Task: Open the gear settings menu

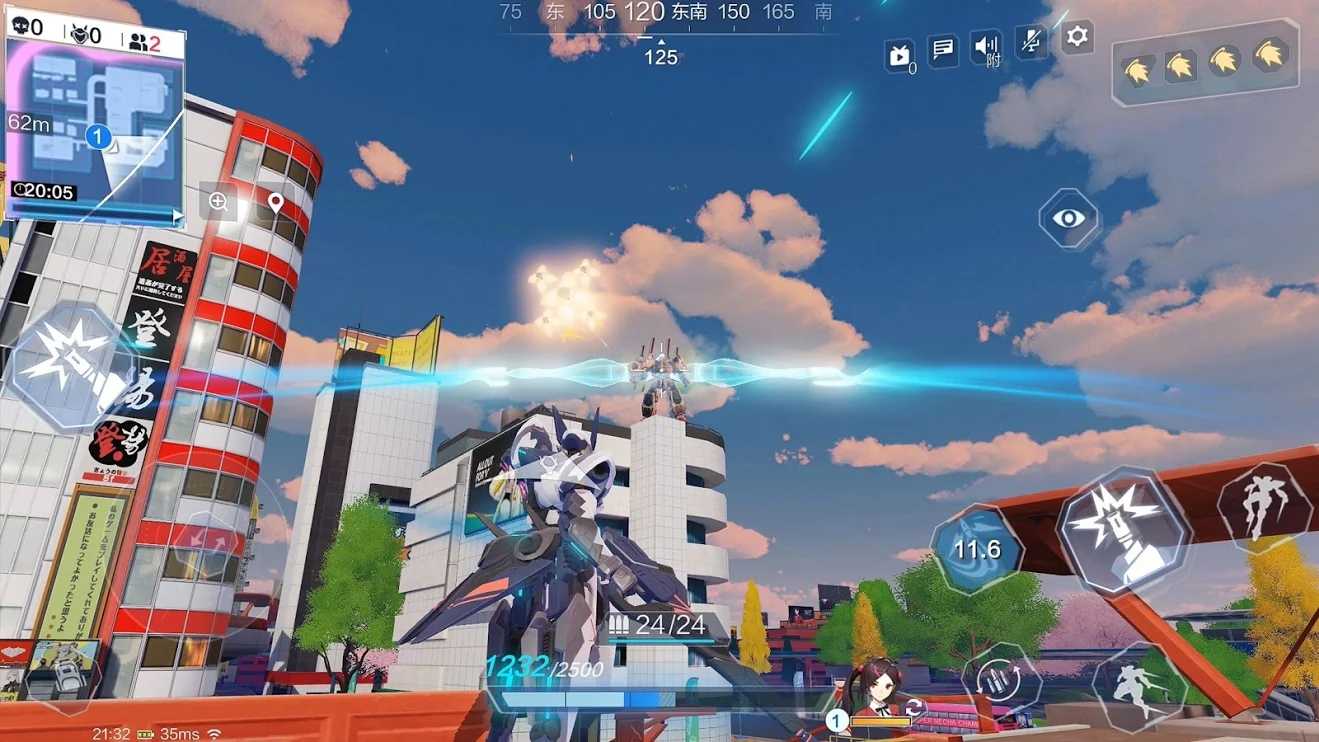Action: pos(1077,37)
